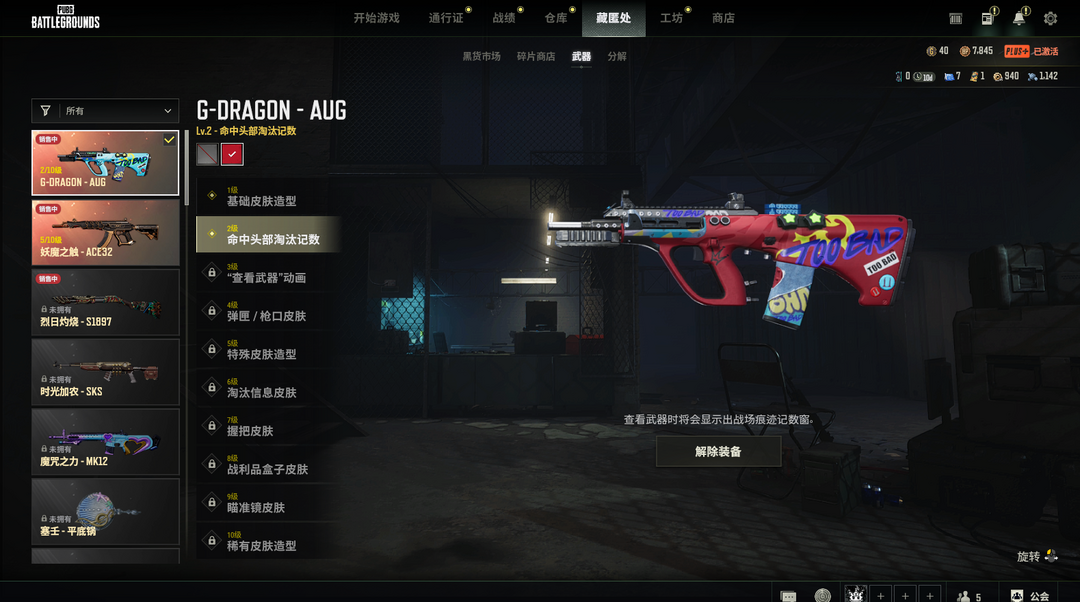Switch to the 分解 sub-tab
Screen dimensions: 1080x602
617,57
